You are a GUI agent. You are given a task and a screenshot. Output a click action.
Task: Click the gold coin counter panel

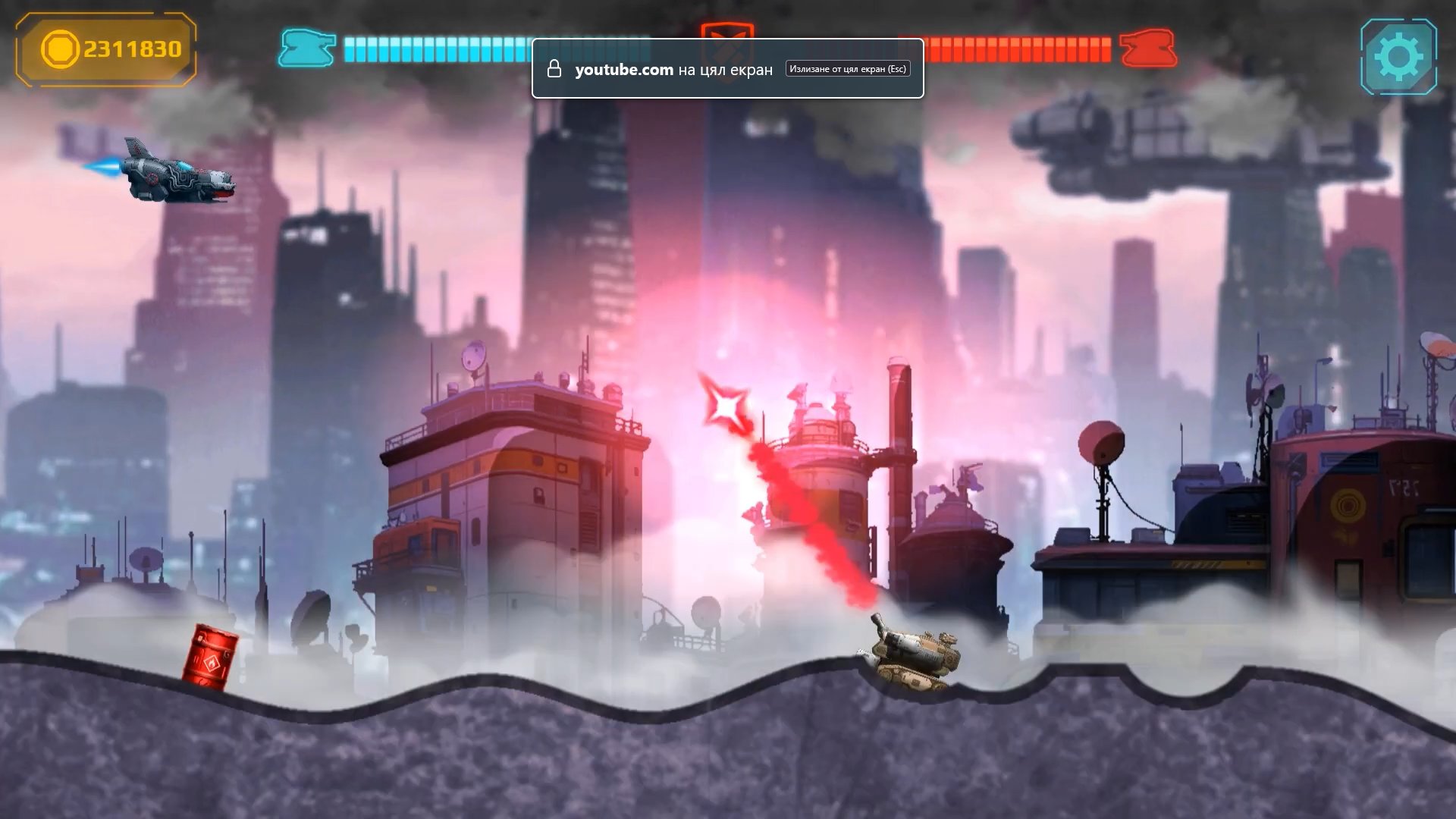pos(106,49)
